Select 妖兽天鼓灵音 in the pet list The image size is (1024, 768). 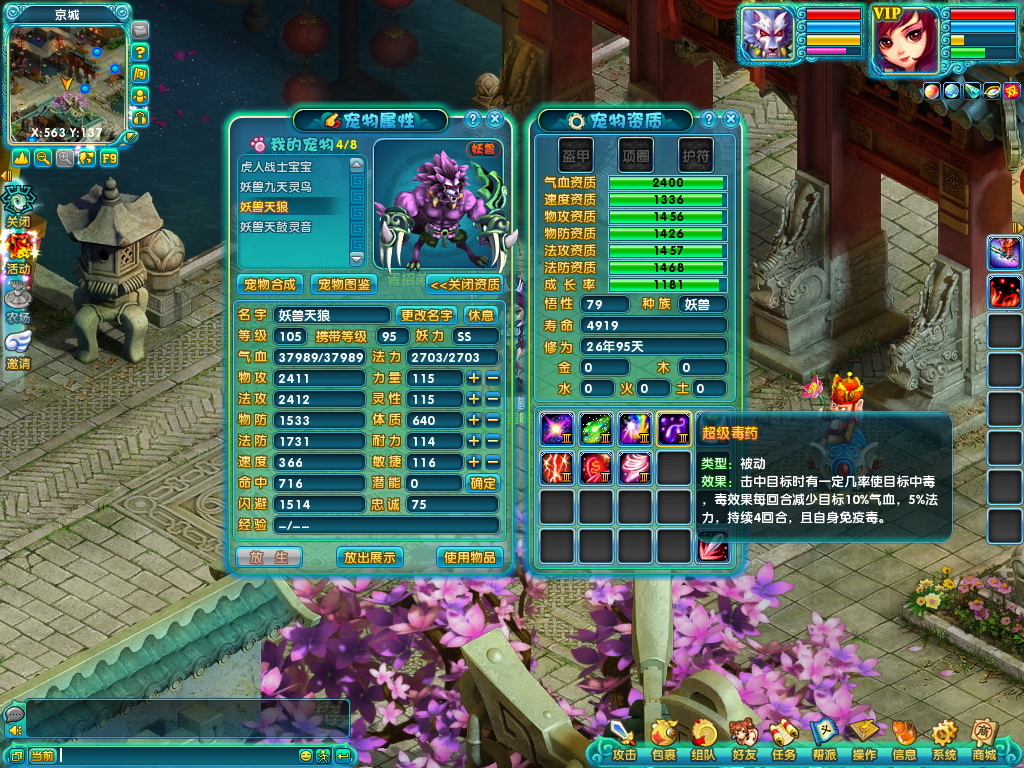(x=290, y=227)
